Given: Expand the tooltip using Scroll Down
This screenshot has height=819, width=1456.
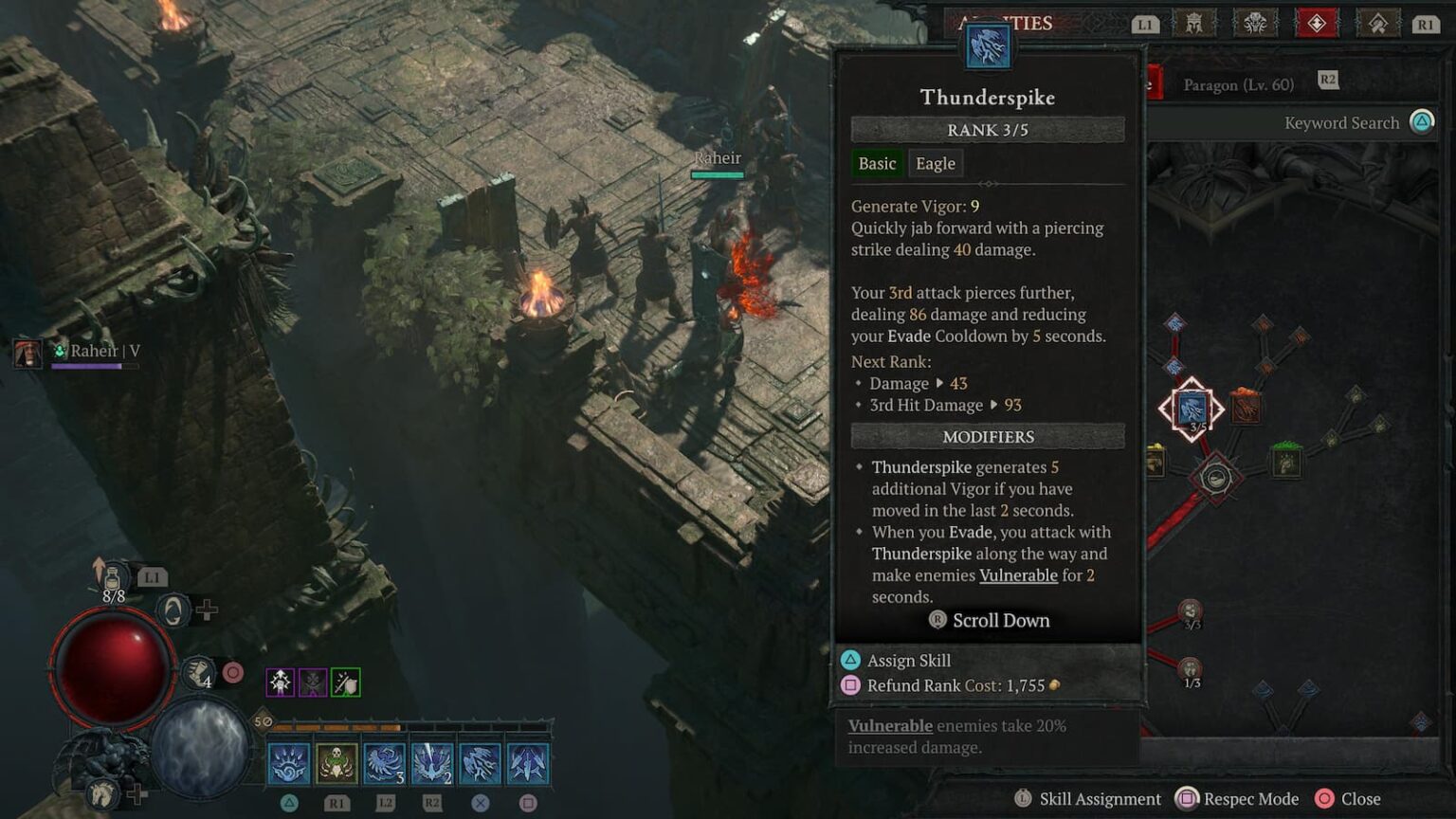Looking at the screenshot, I should pyautogui.click(x=990, y=620).
